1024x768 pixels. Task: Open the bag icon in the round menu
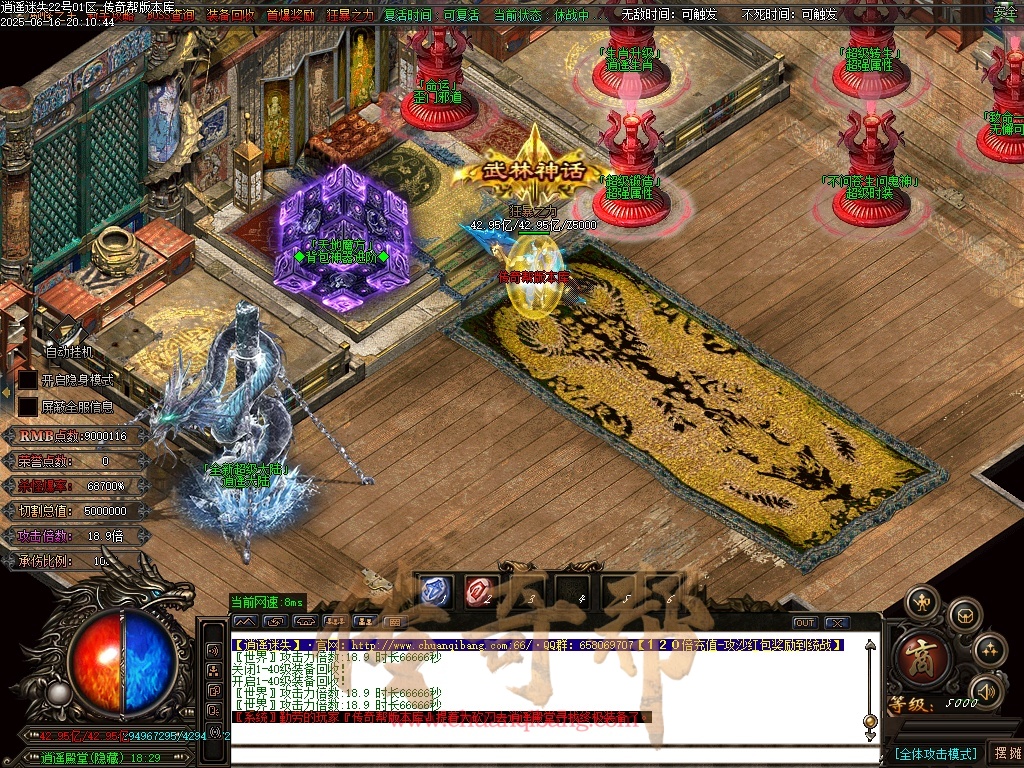pos(963,614)
